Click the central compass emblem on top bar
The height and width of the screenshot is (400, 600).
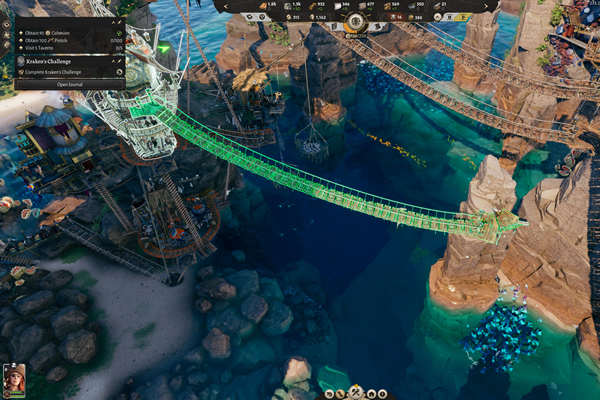click(x=355, y=22)
